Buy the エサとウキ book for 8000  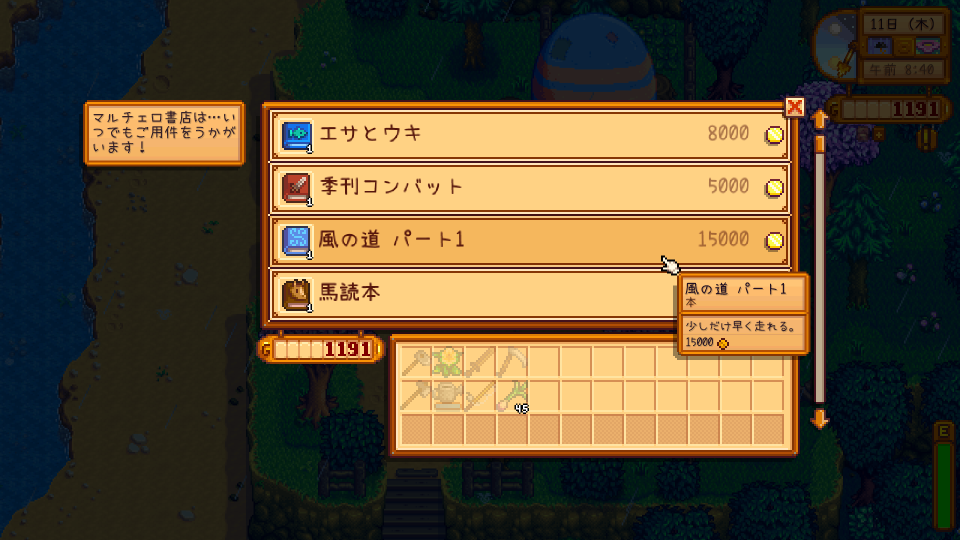point(528,135)
